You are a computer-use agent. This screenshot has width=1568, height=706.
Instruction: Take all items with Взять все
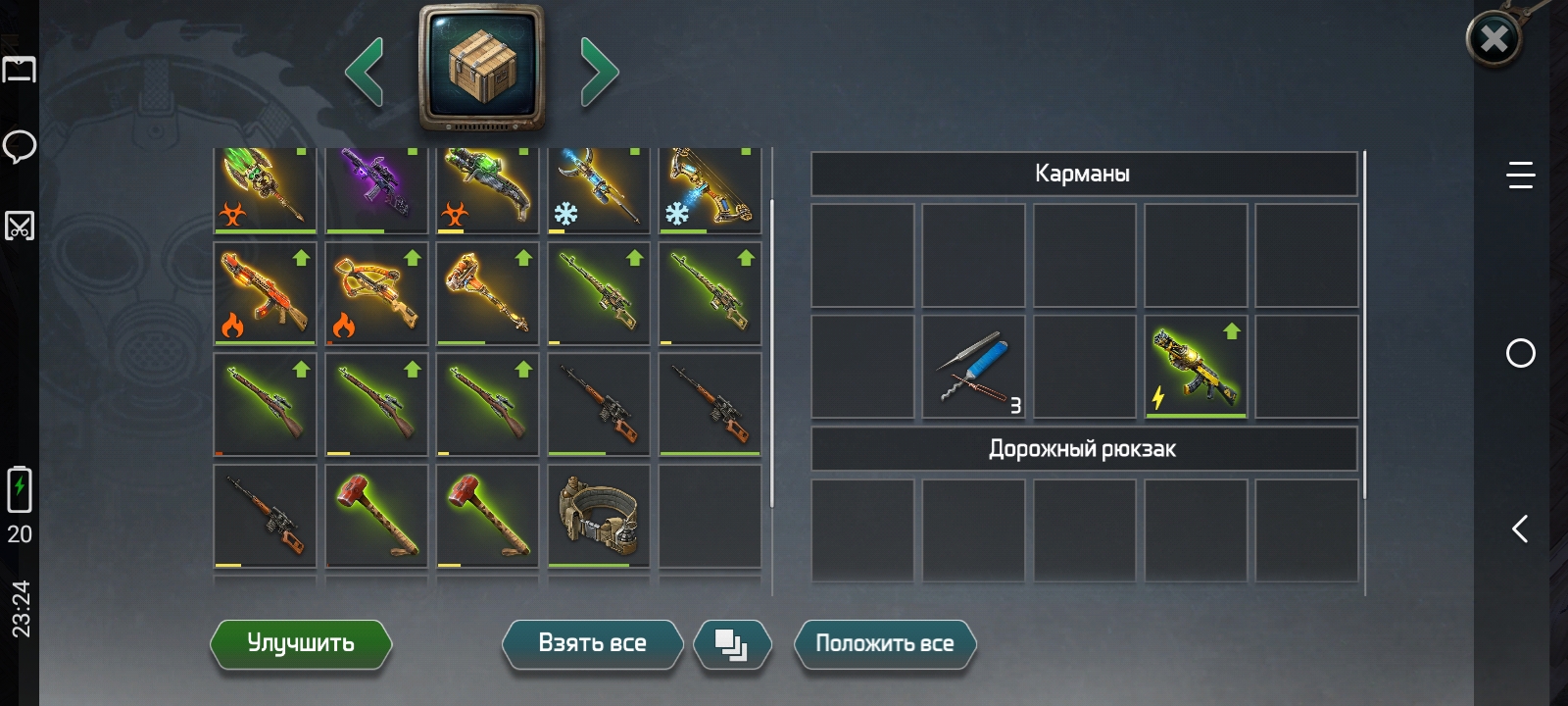point(592,644)
